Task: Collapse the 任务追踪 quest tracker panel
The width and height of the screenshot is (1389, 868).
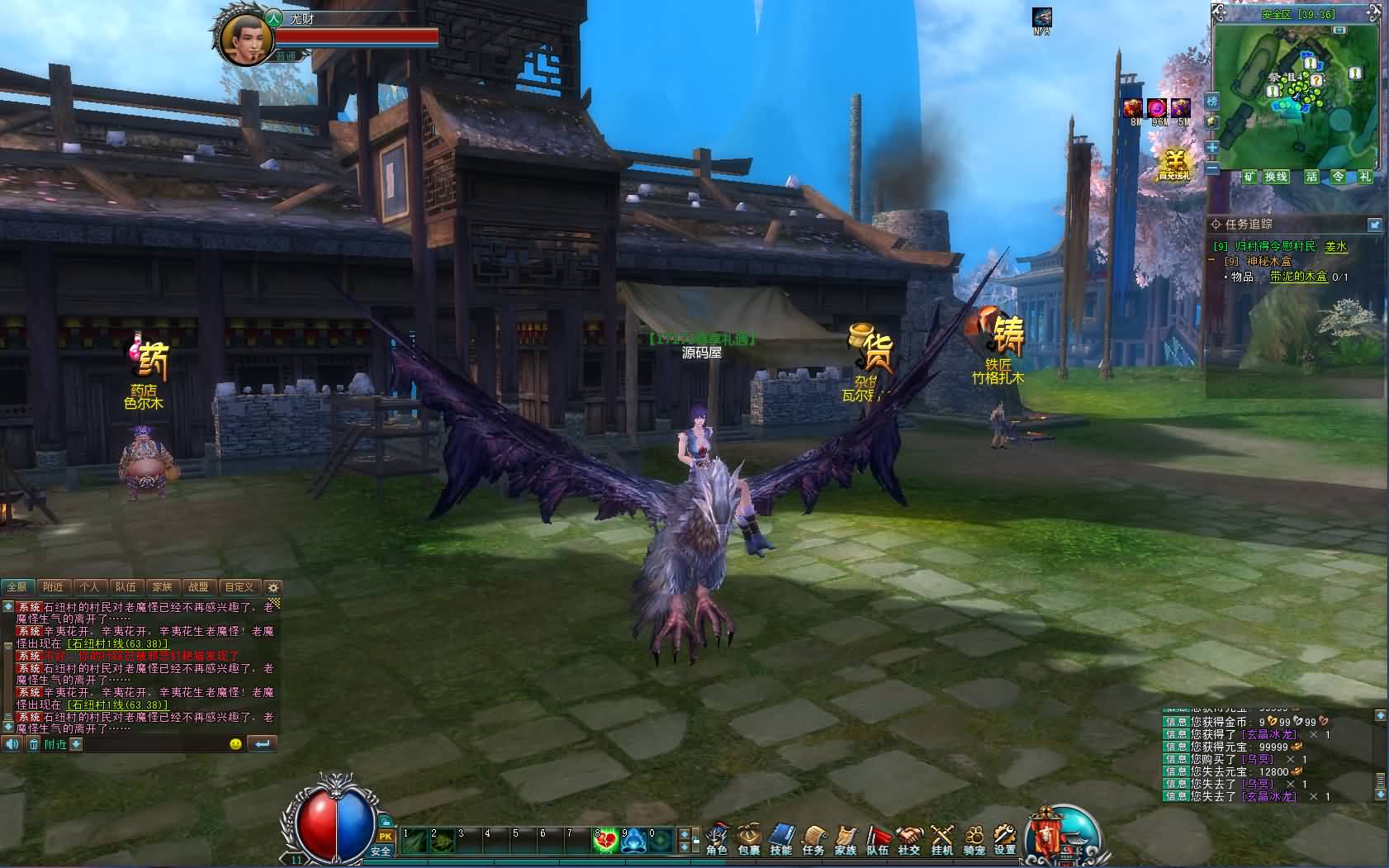Action: click(x=1374, y=225)
